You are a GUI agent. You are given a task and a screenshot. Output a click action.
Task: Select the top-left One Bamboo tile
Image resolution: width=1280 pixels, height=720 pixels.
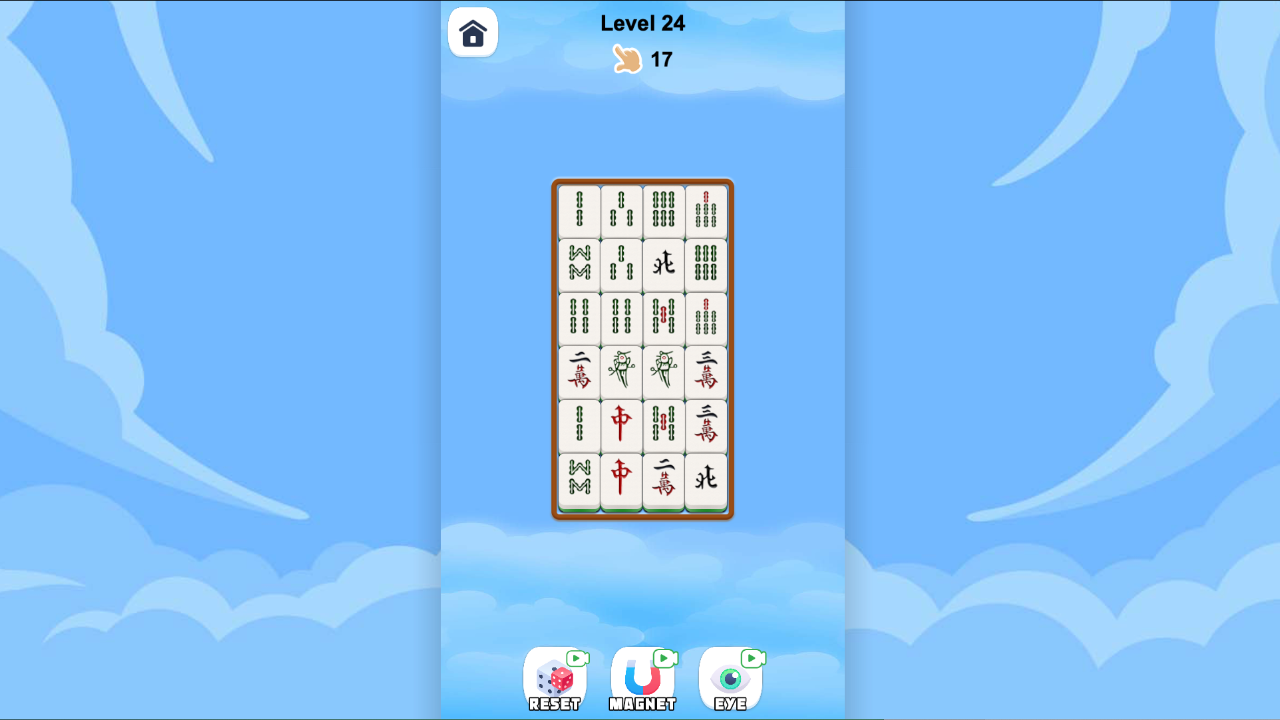click(x=578, y=211)
